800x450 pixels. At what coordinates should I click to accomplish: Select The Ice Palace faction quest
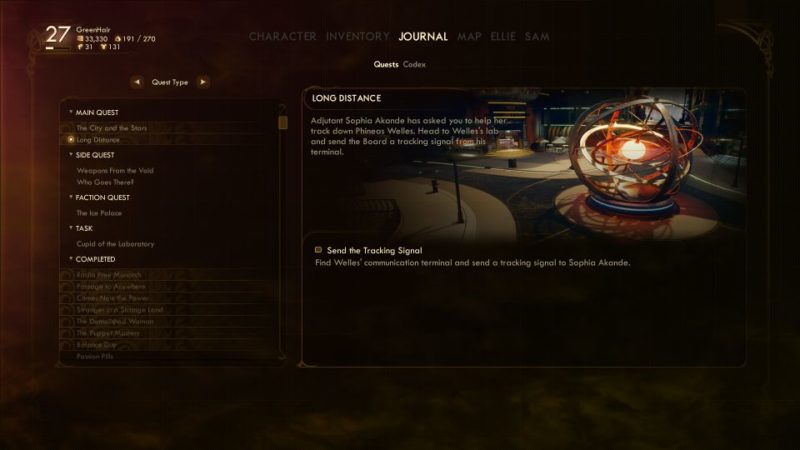(98, 213)
